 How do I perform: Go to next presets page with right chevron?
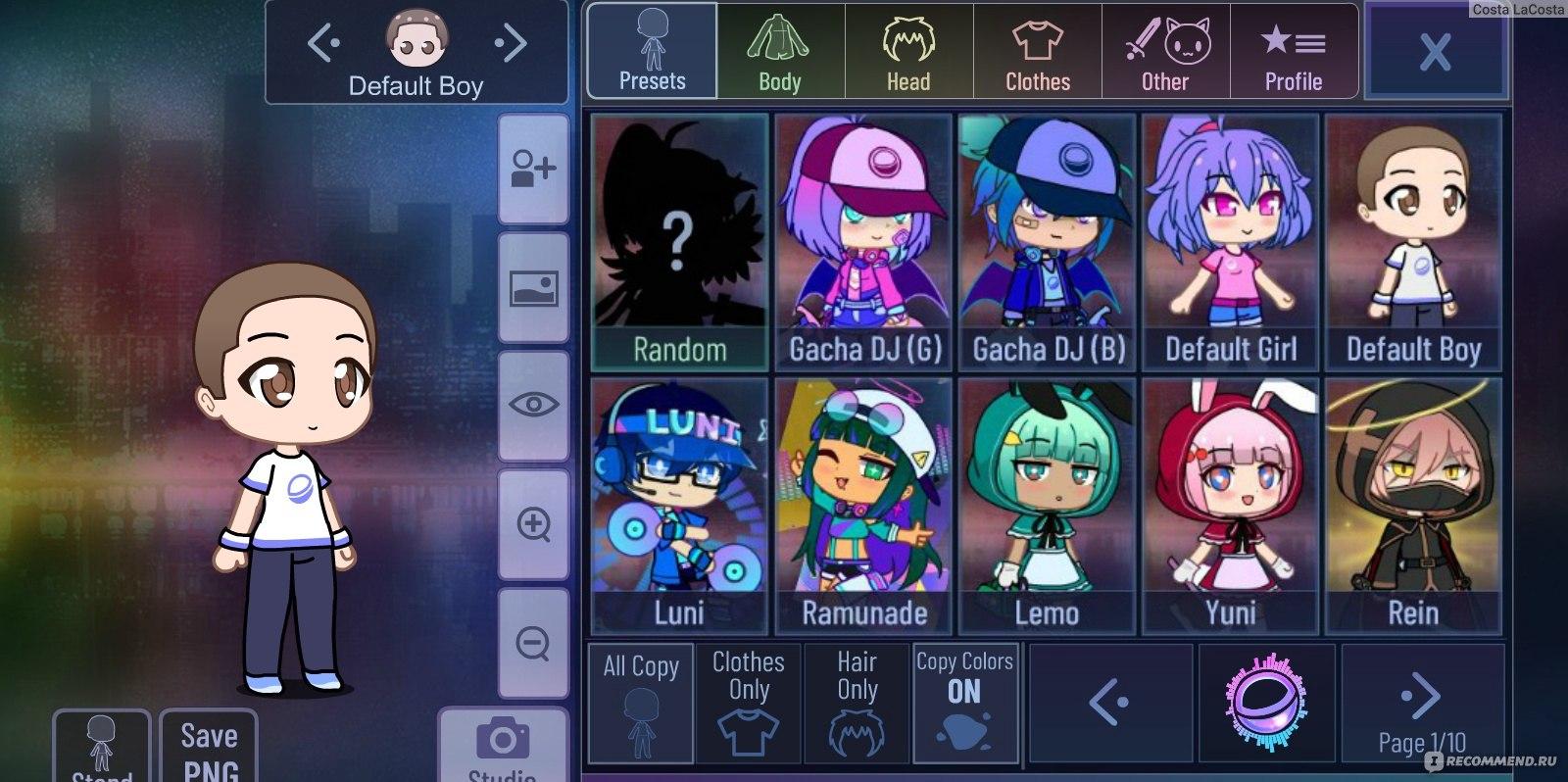coord(1421,696)
